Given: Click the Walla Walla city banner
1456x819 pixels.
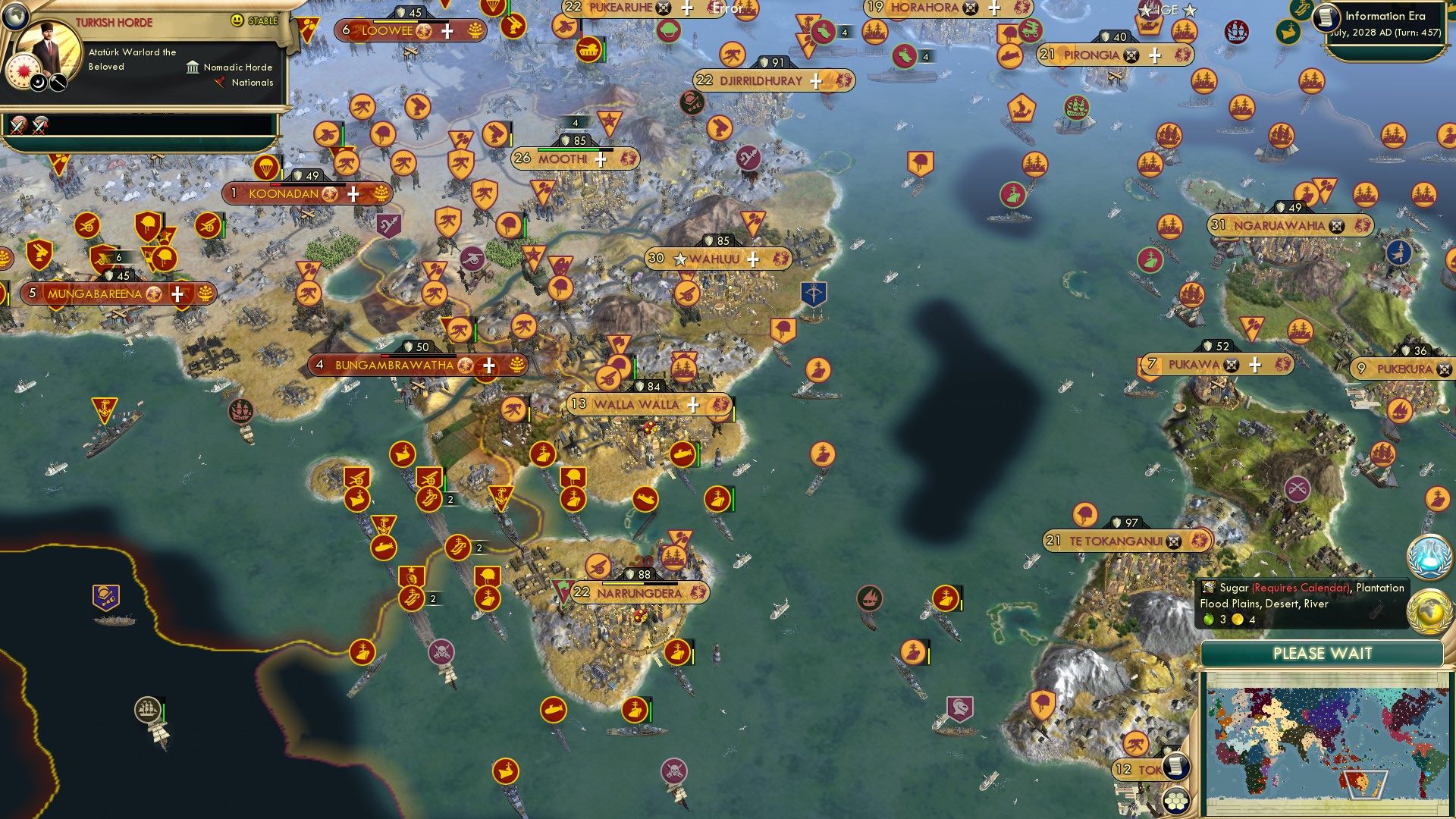Looking at the screenshot, I should (637, 406).
